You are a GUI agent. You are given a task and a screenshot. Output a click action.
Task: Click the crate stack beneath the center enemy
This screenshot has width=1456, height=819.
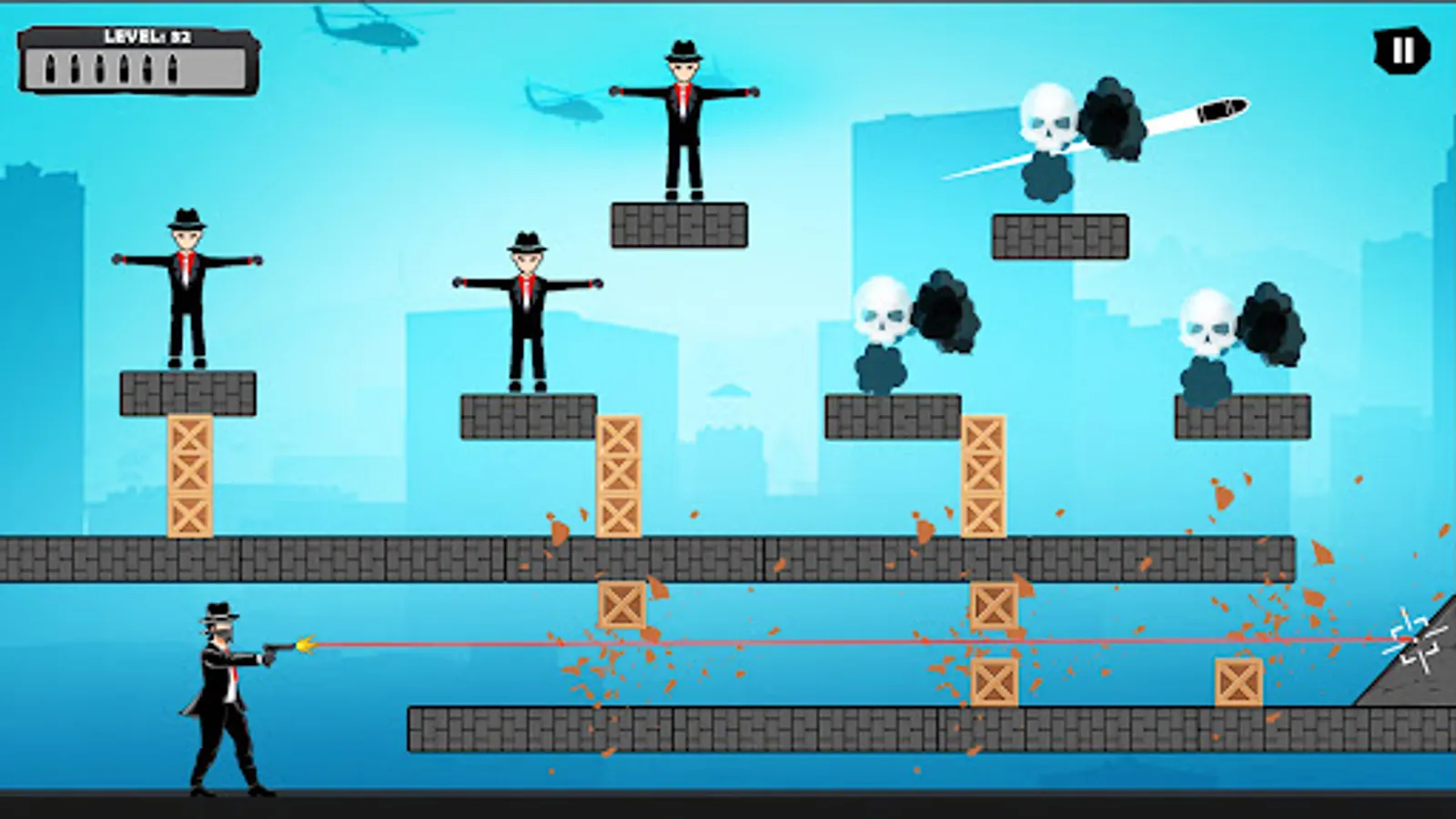click(619, 473)
